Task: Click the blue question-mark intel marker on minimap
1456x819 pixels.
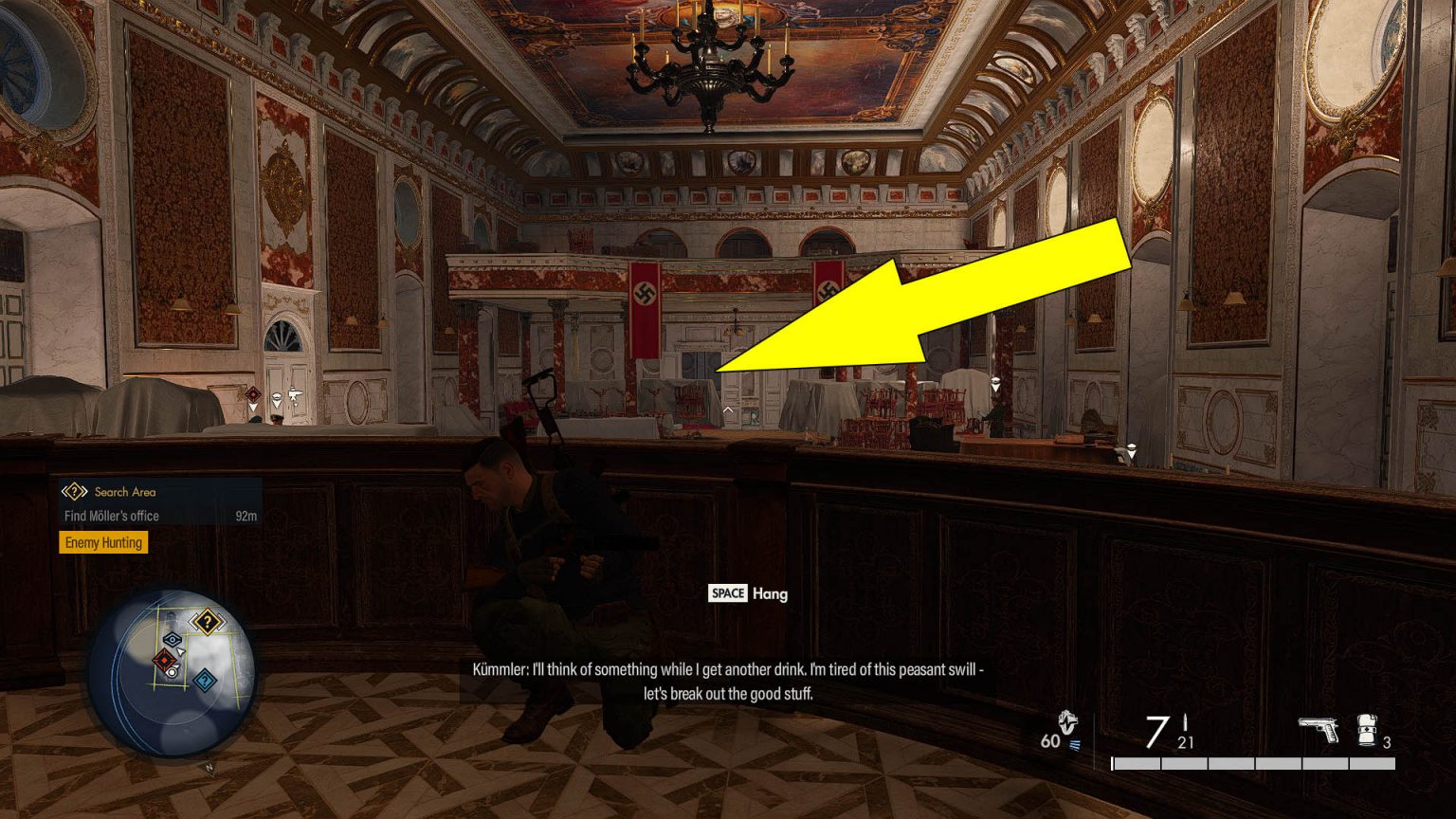Action: [x=204, y=680]
